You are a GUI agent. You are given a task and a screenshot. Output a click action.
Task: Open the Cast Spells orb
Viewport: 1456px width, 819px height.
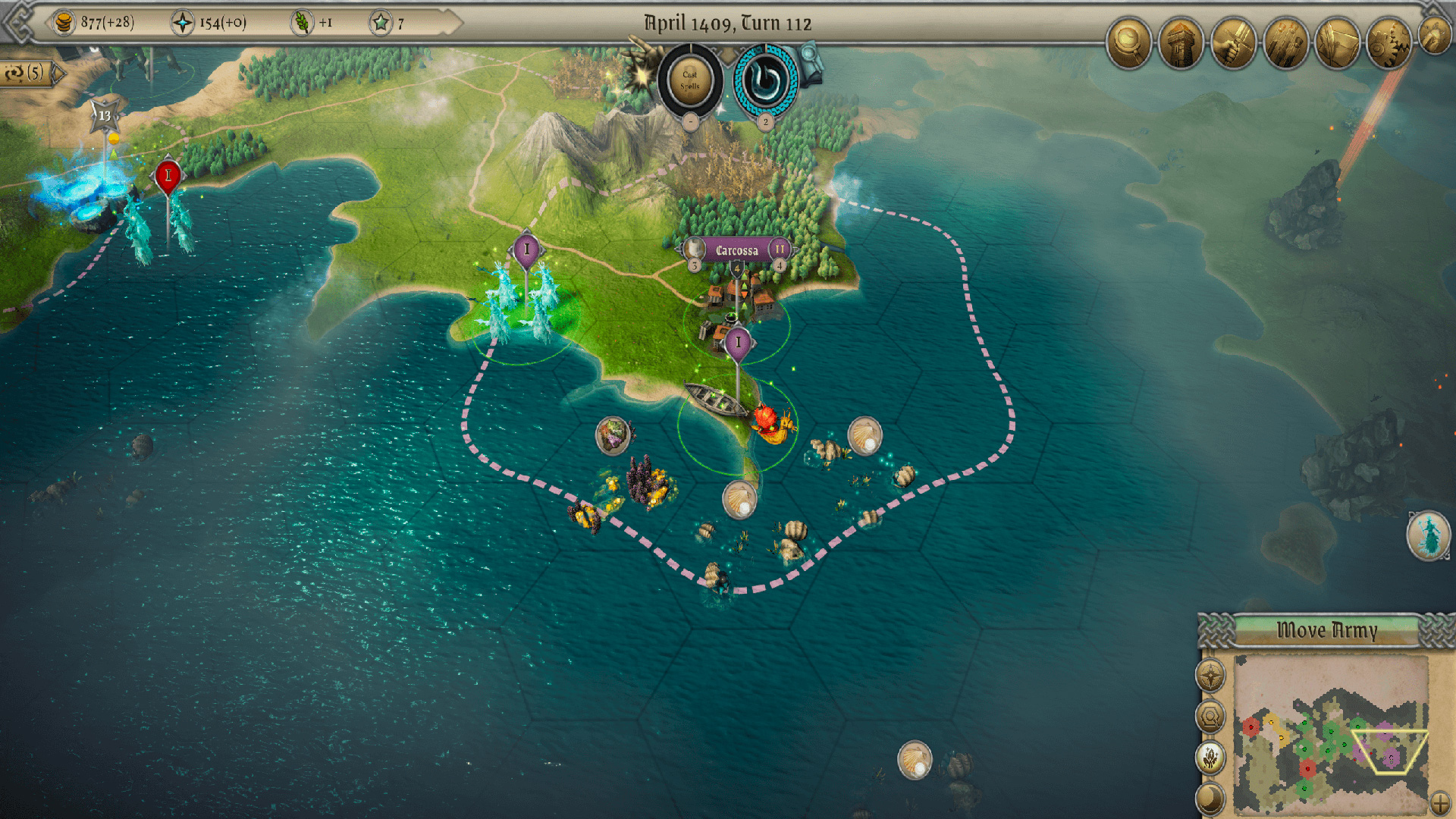click(689, 80)
